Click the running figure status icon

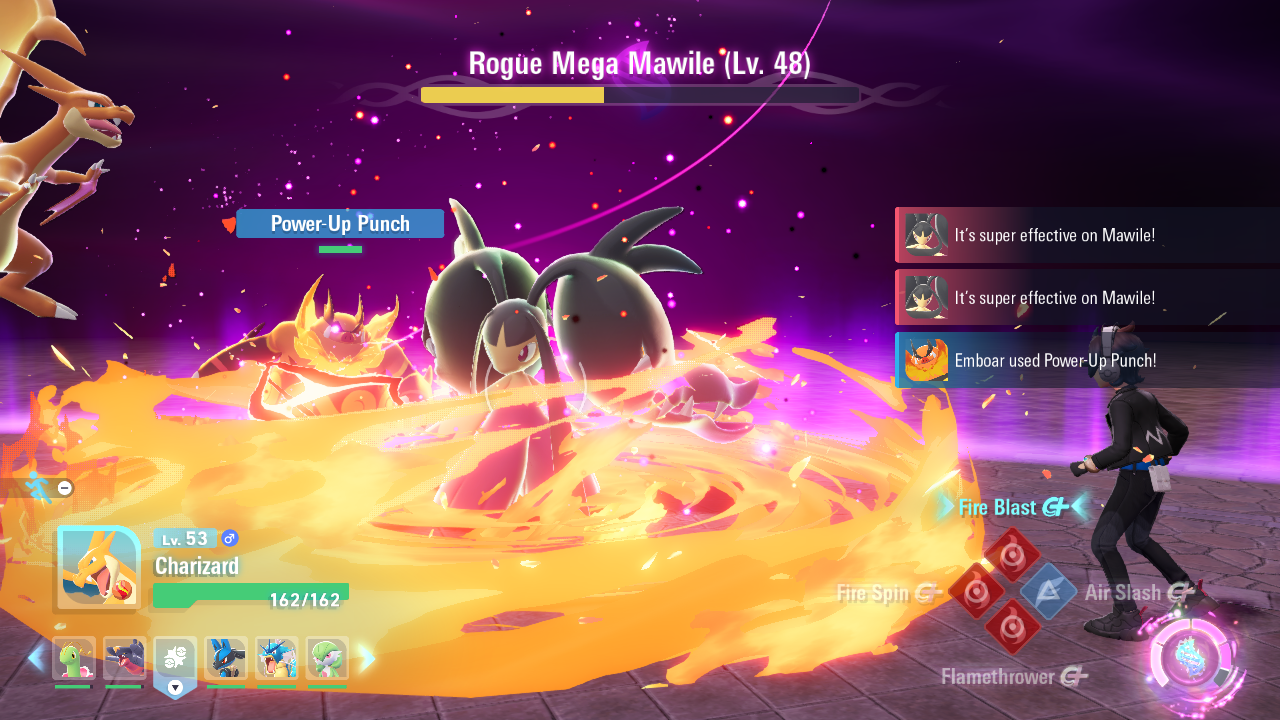click(x=39, y=487)
